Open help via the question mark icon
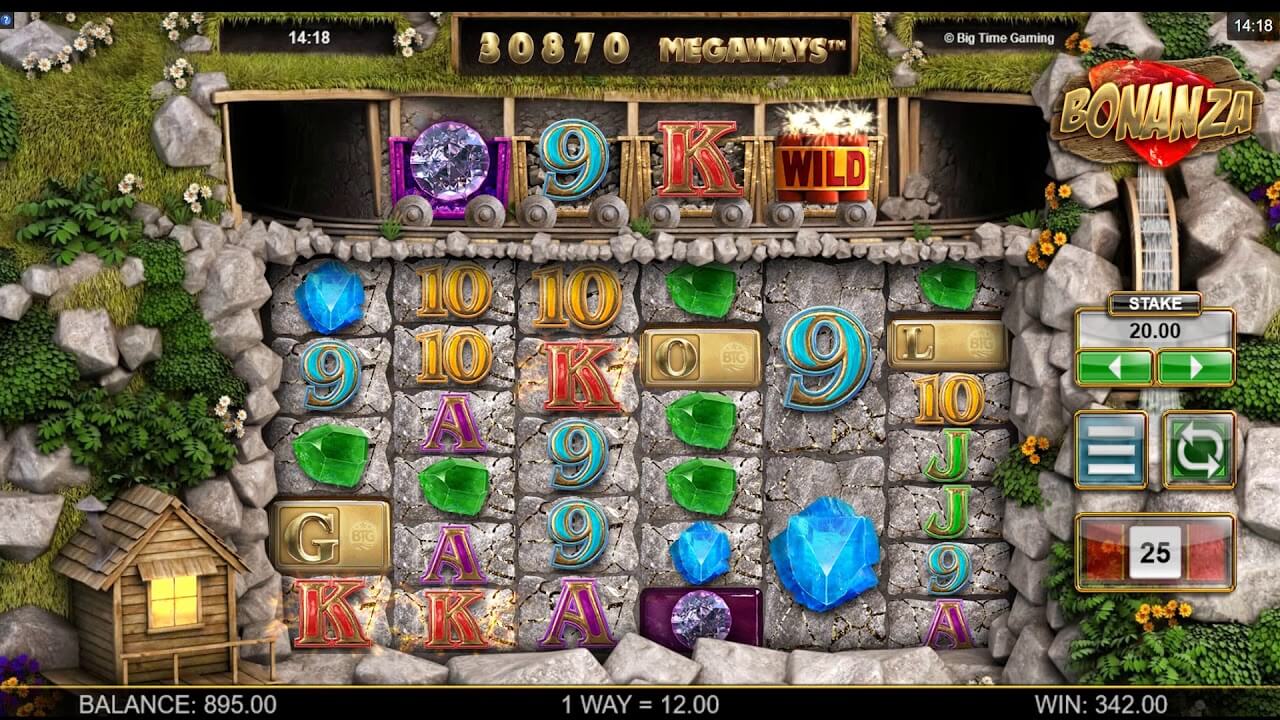1280x720 pixels. [7, 20]
